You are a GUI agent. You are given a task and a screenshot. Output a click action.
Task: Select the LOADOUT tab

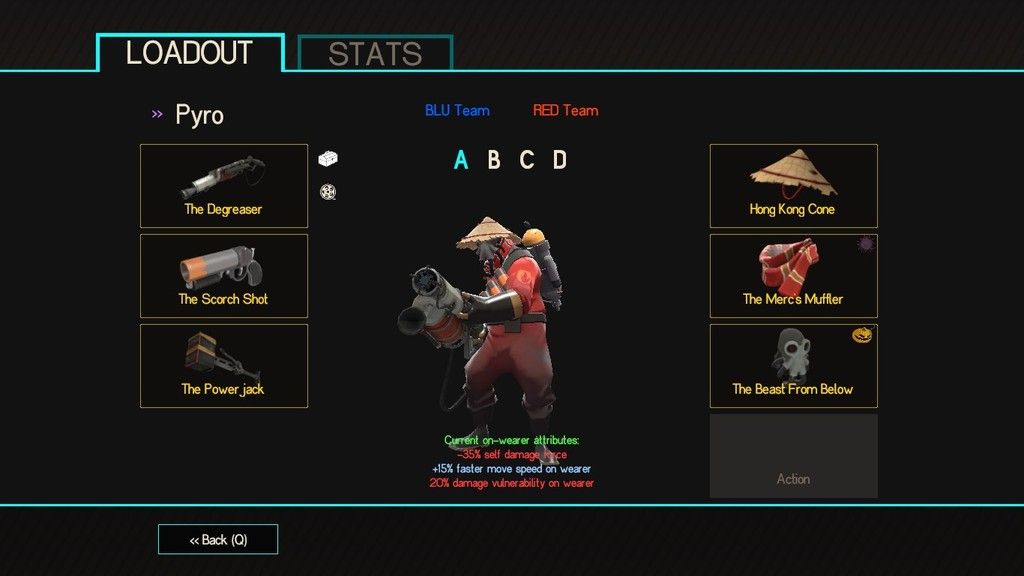coord(190,53)
